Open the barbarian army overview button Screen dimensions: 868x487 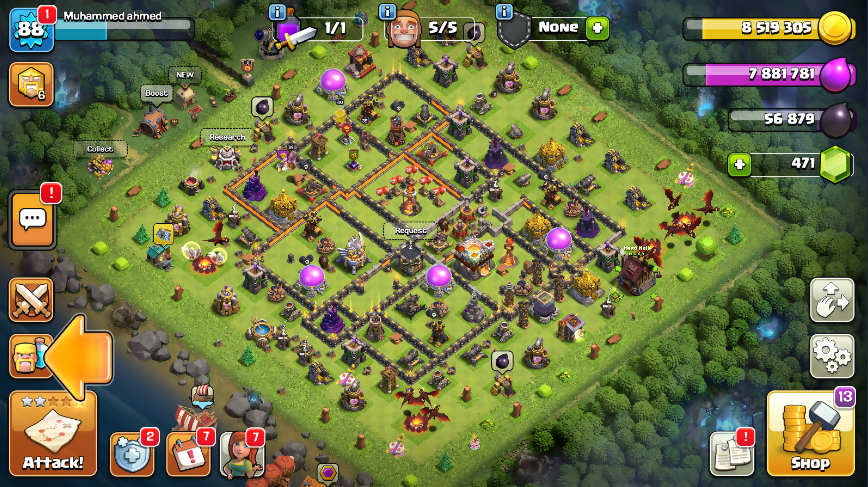coord(24,356)
